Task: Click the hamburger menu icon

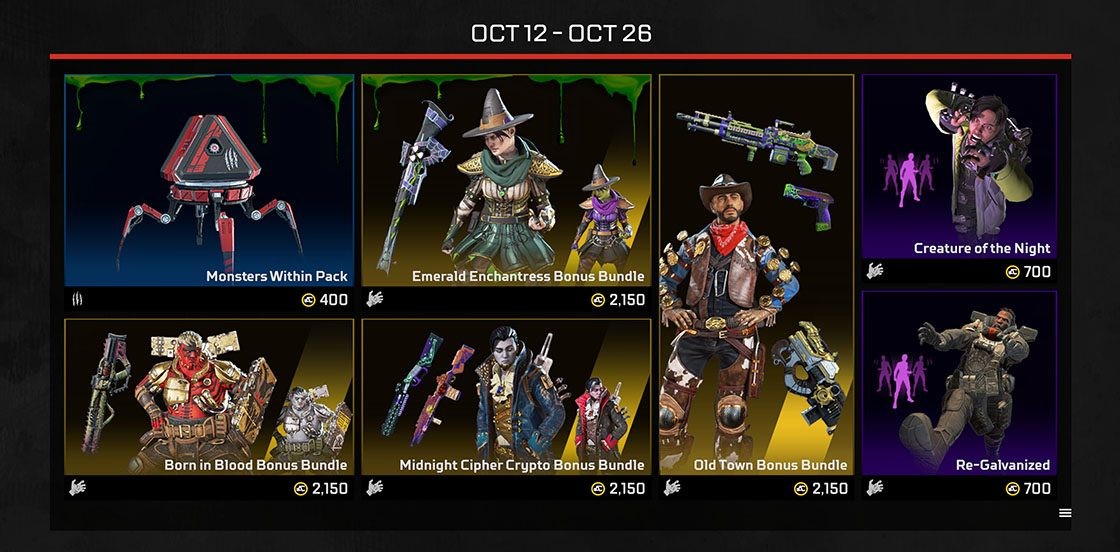Action: [1065, 513]
